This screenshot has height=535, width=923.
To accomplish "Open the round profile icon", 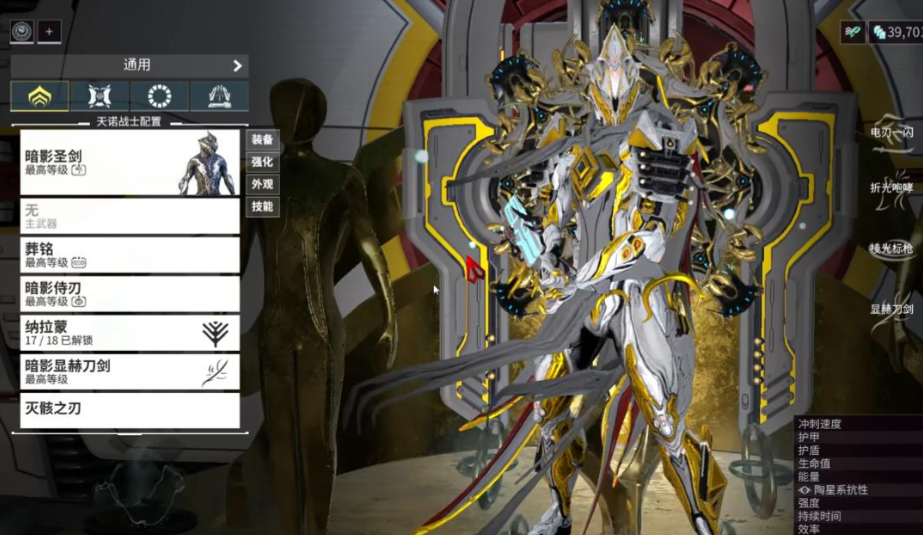I will click(x=22, y=31).
